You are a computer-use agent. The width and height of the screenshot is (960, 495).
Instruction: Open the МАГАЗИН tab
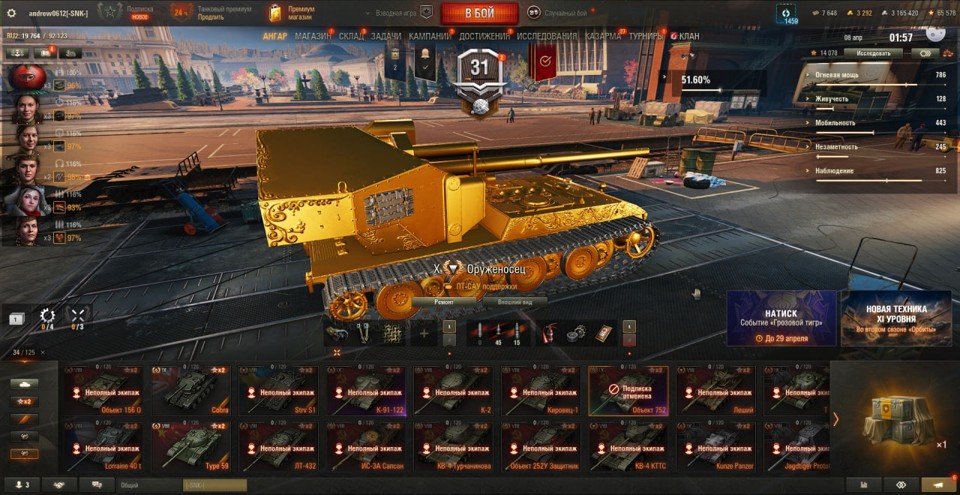tap(313, 36)
